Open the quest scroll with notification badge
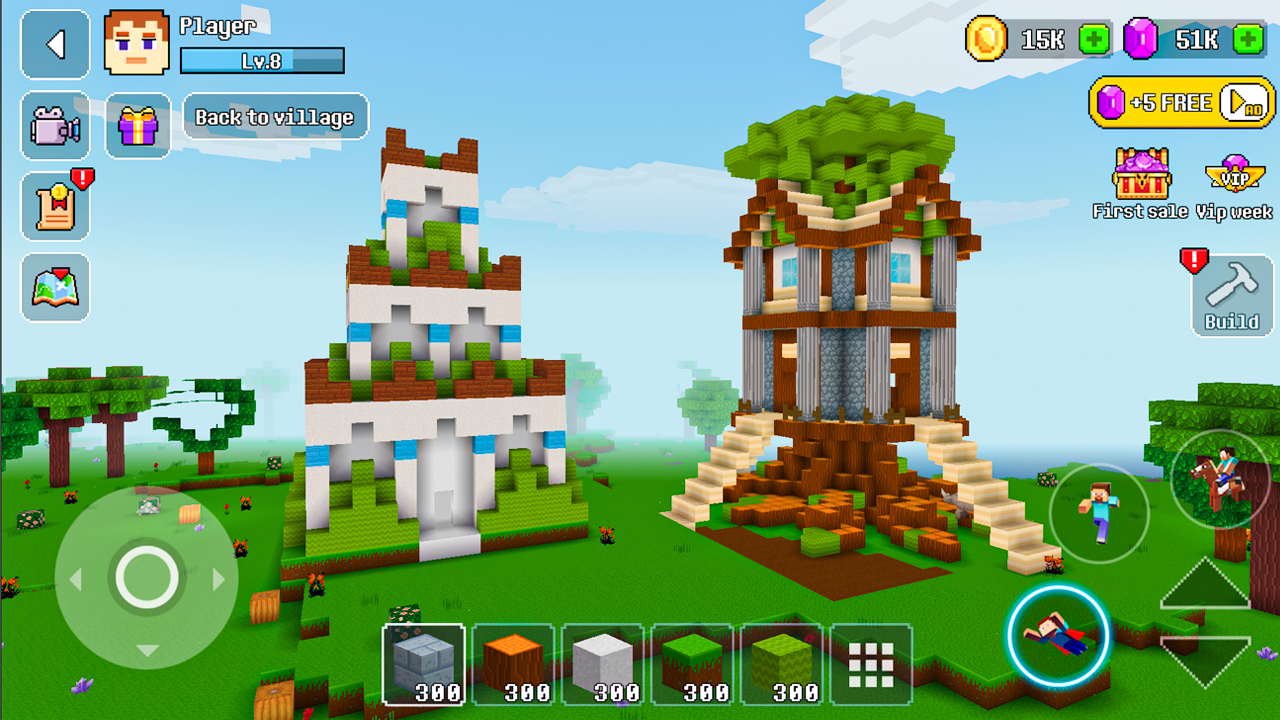 pyautogui.click(x=55, y=205)
